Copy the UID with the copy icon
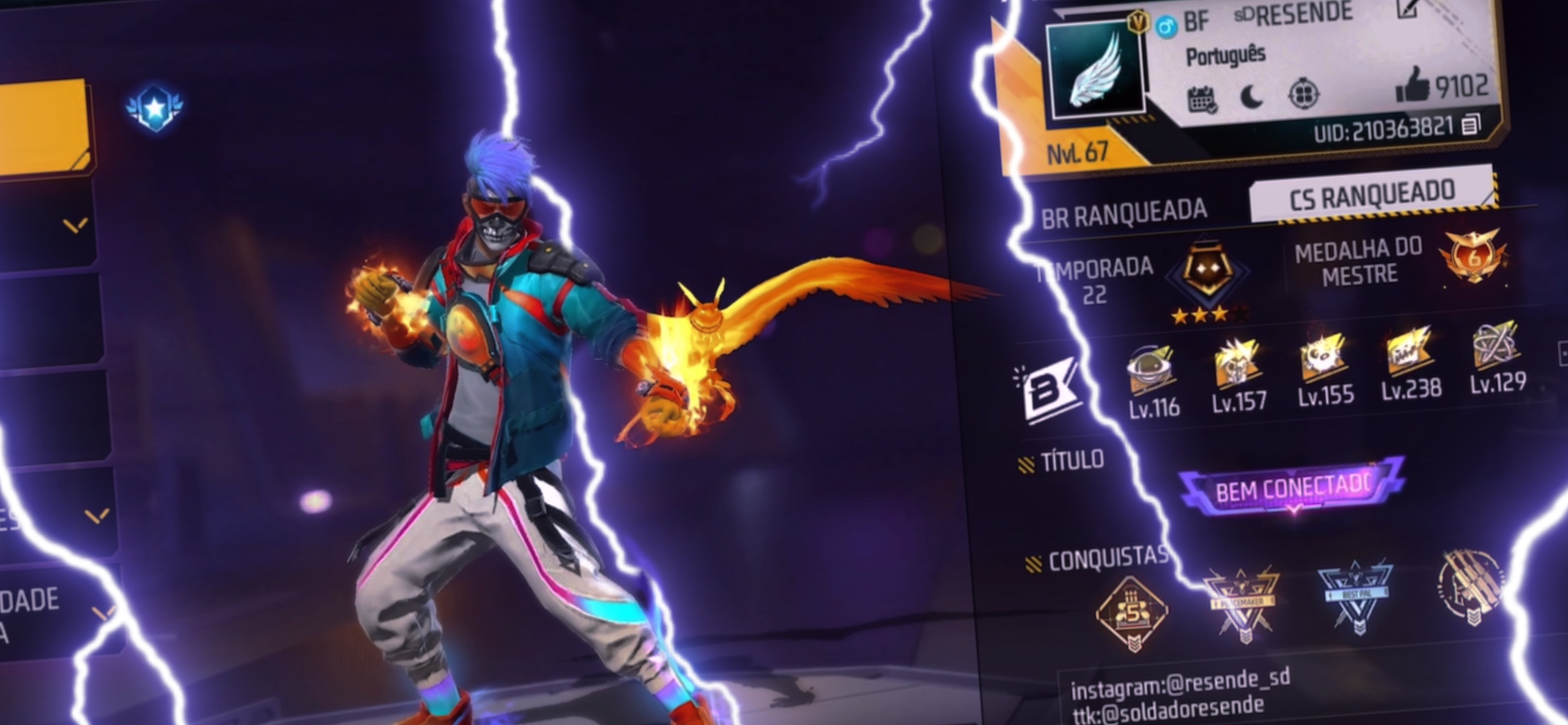The height and width of the screenshot is (725, 1568). 1470,126
